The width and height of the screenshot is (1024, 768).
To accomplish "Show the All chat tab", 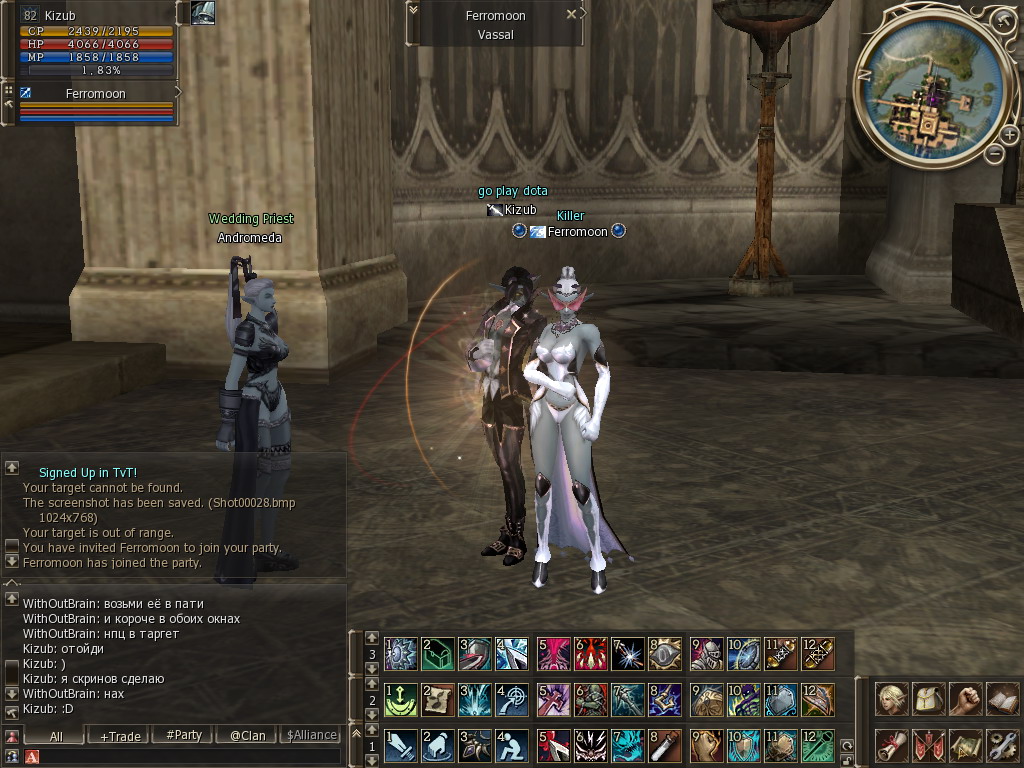I will tap(56, 736).
